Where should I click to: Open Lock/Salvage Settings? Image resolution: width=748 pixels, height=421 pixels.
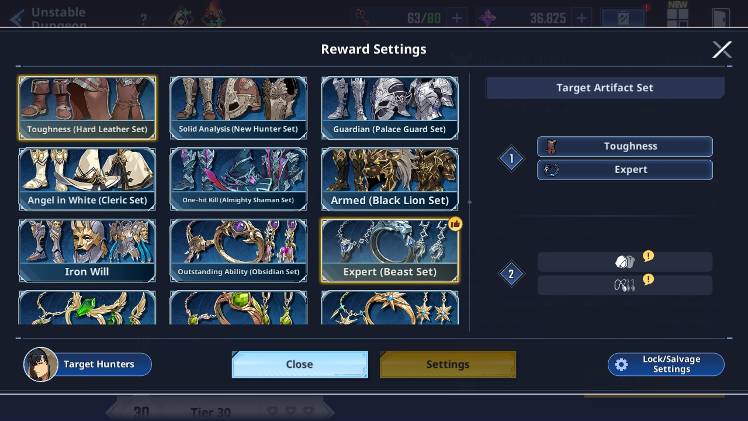click(666, 364)
